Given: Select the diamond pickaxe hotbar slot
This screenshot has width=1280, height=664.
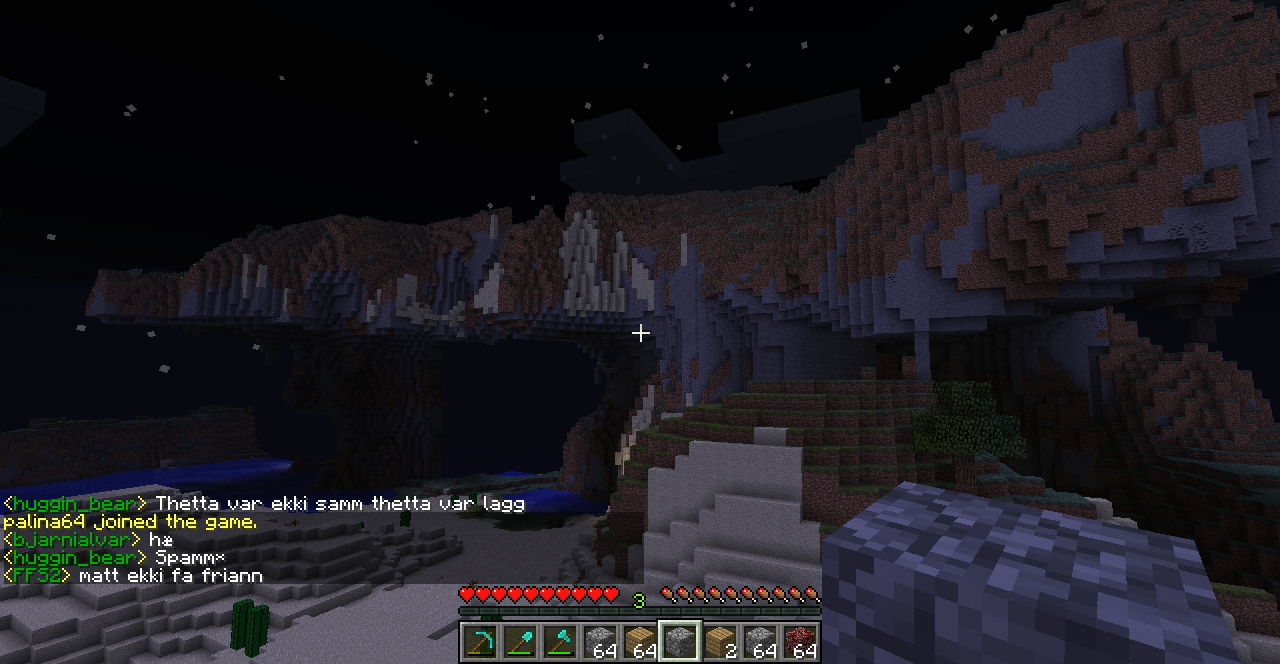Looking at the screenshot, I should (480, 641).
